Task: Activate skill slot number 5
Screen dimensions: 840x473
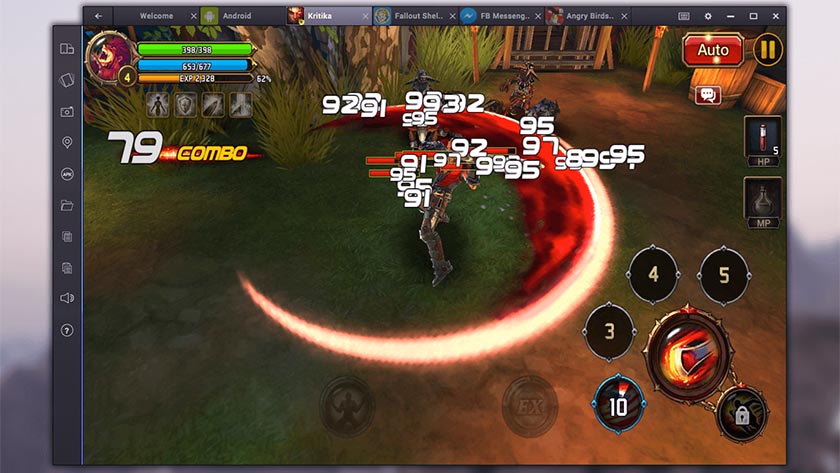Action: (724, 274)
